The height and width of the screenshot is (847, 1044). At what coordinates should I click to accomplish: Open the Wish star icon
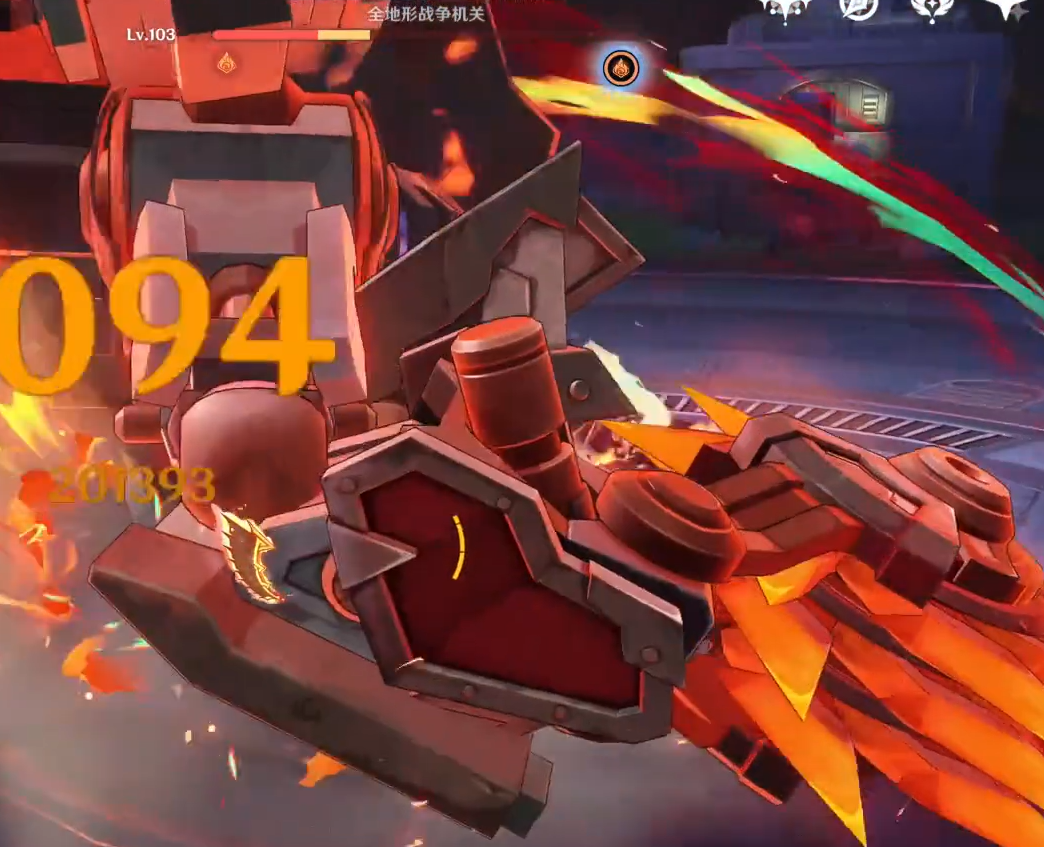coord(1005,8)
